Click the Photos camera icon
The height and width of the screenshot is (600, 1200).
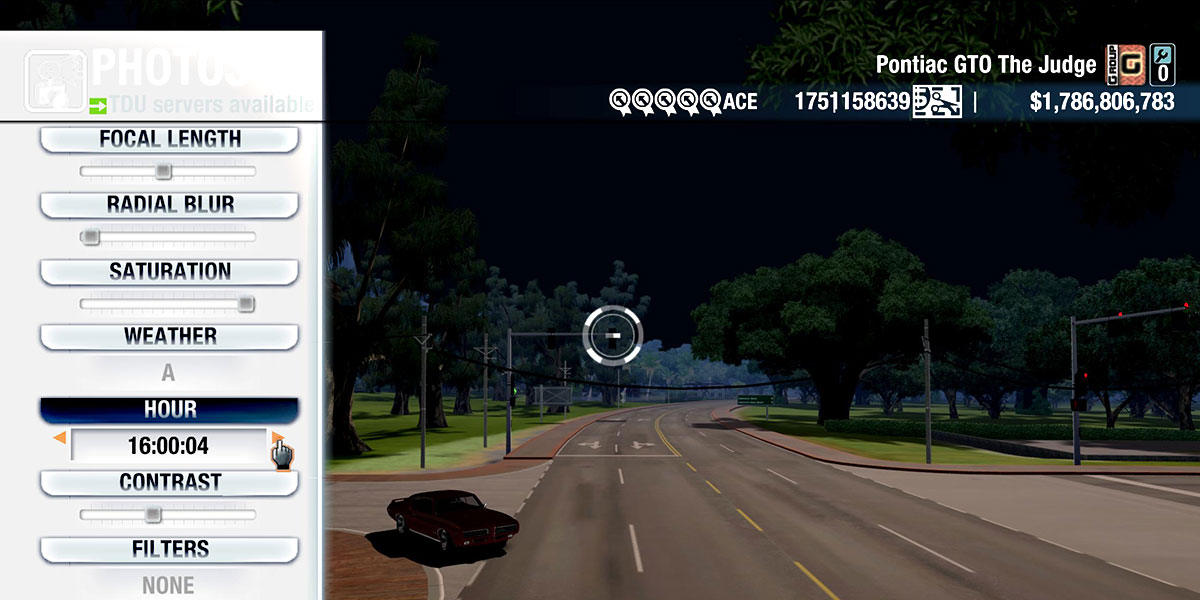click(55, 81)
